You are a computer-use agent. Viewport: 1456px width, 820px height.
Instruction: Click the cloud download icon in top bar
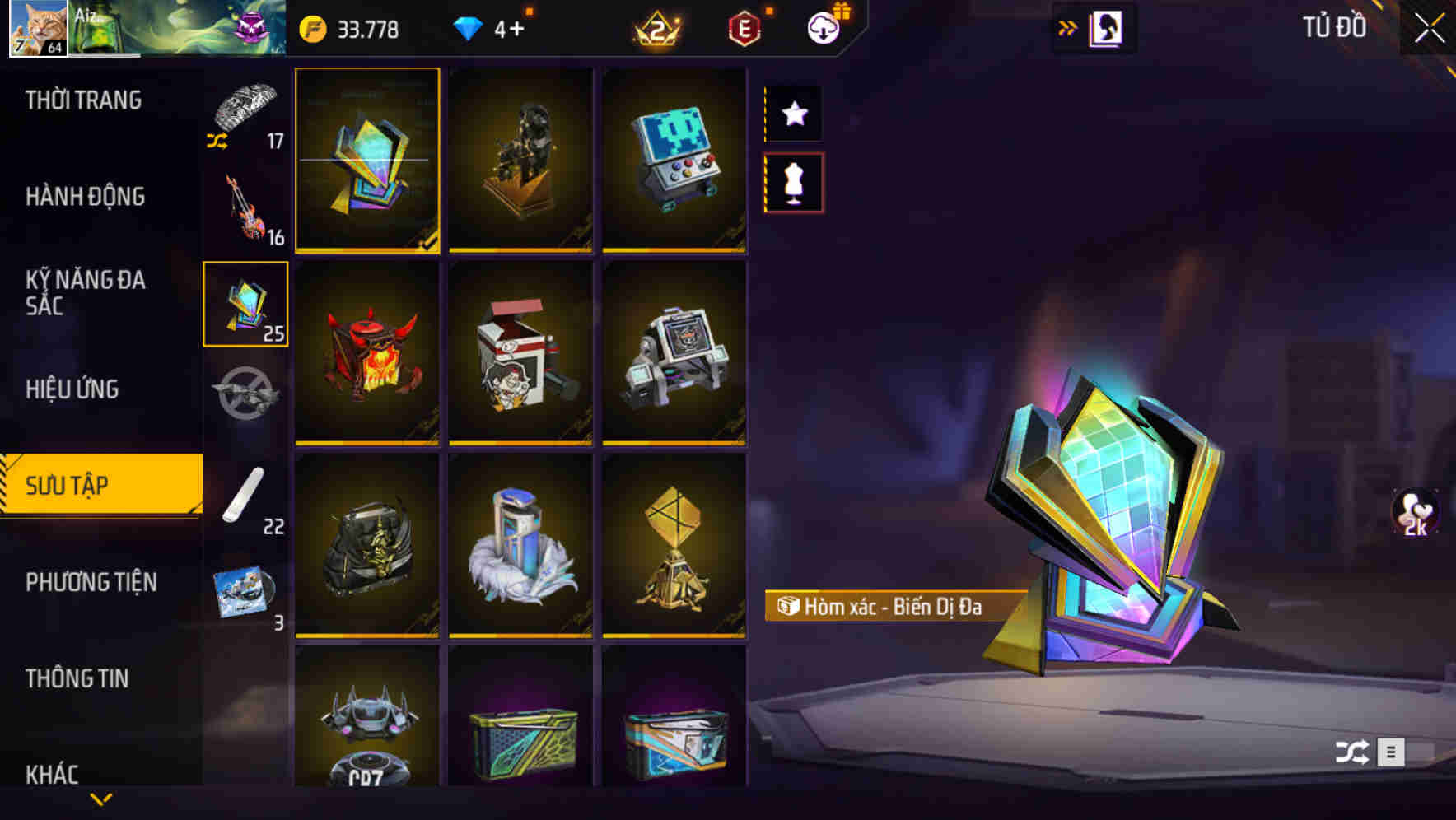823,27
